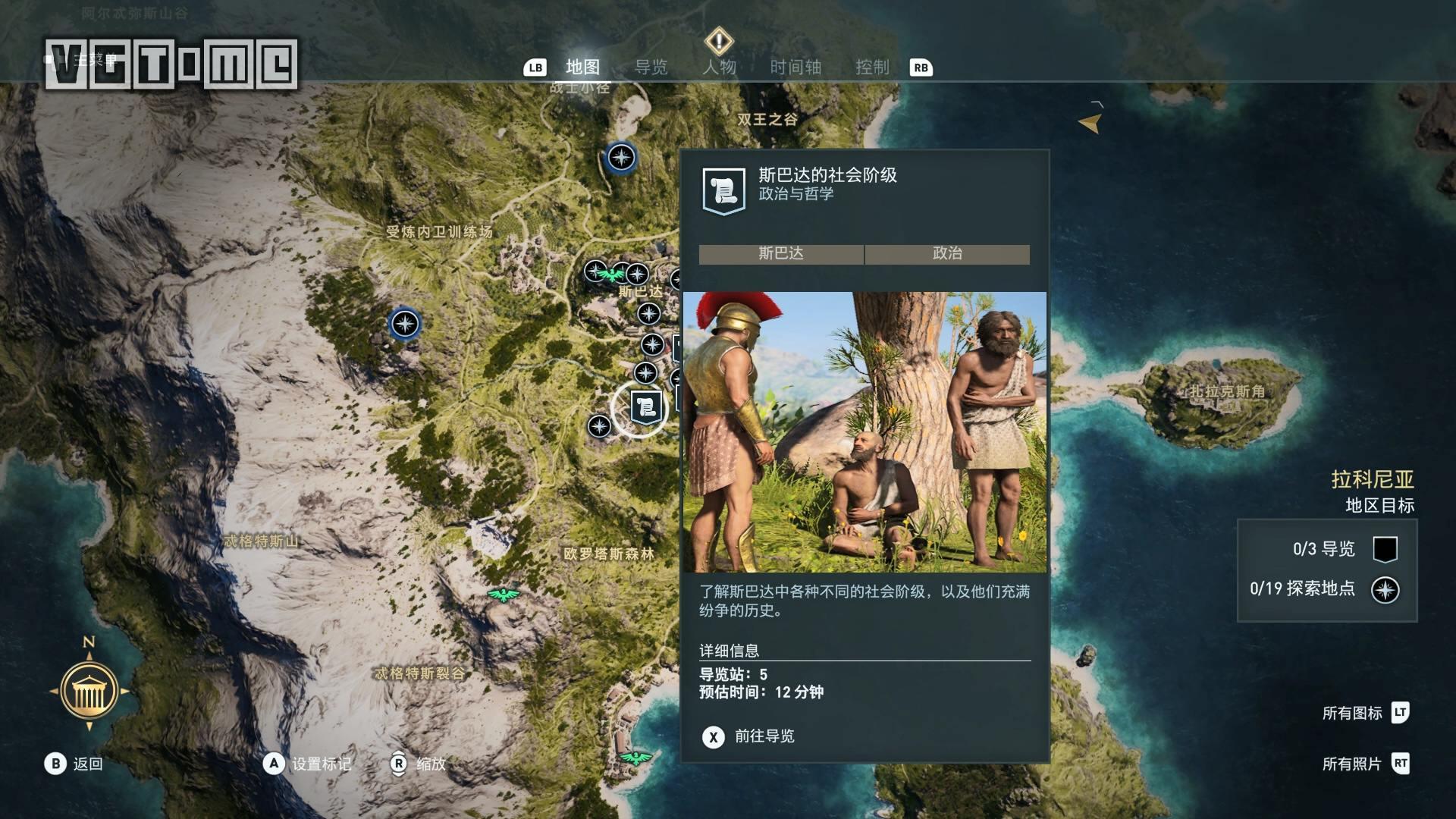
Task: Open the tour illustration thumbnail
Action: (x=864, y=431)
